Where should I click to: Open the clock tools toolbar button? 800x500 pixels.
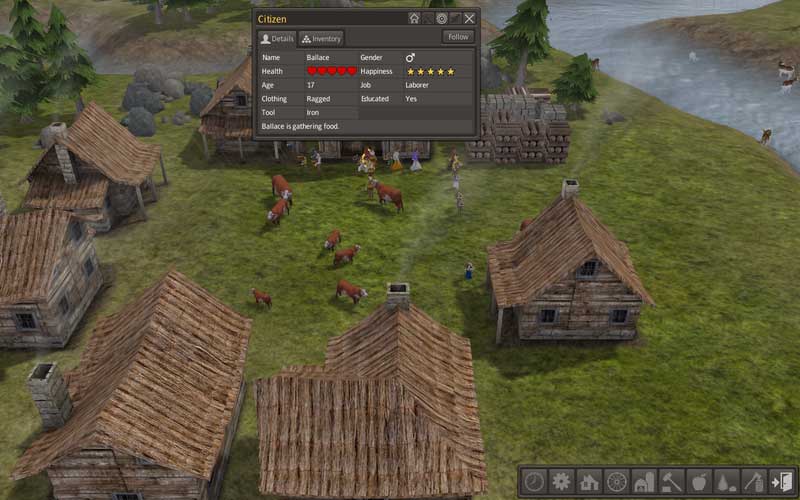[534, 481]
